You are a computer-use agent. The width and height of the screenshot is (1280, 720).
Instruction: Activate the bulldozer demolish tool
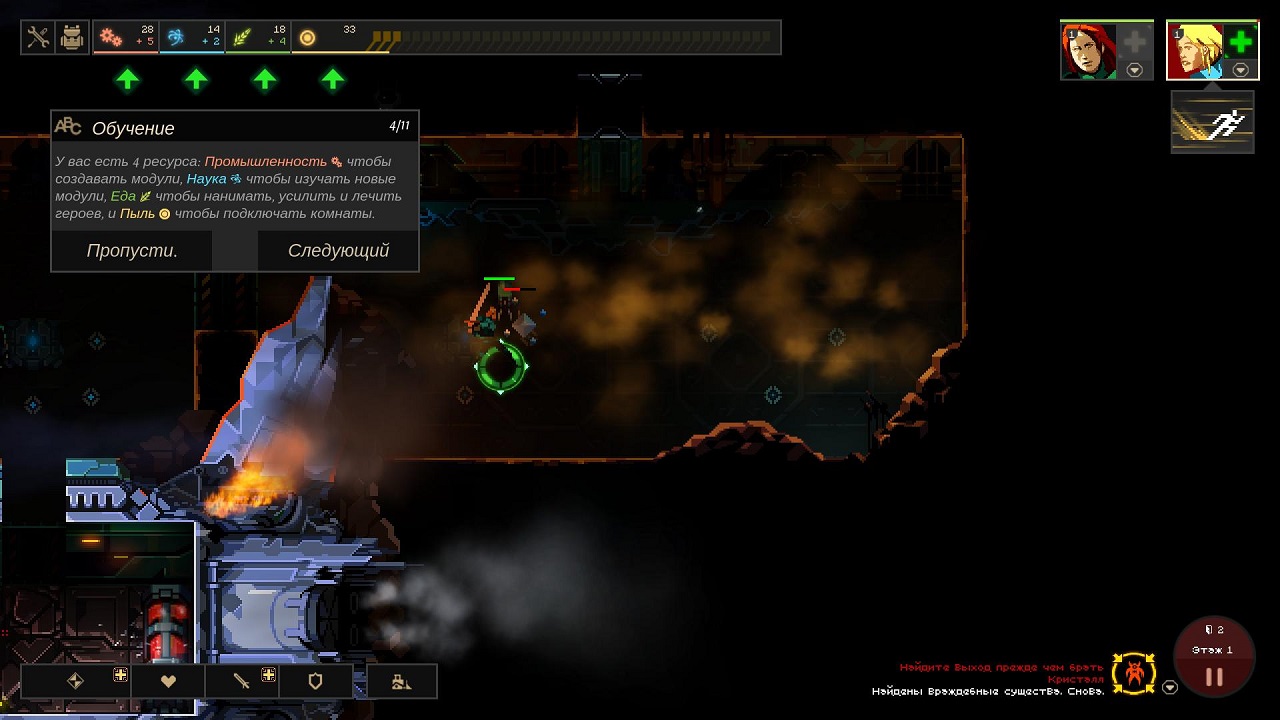click(401, 681)
